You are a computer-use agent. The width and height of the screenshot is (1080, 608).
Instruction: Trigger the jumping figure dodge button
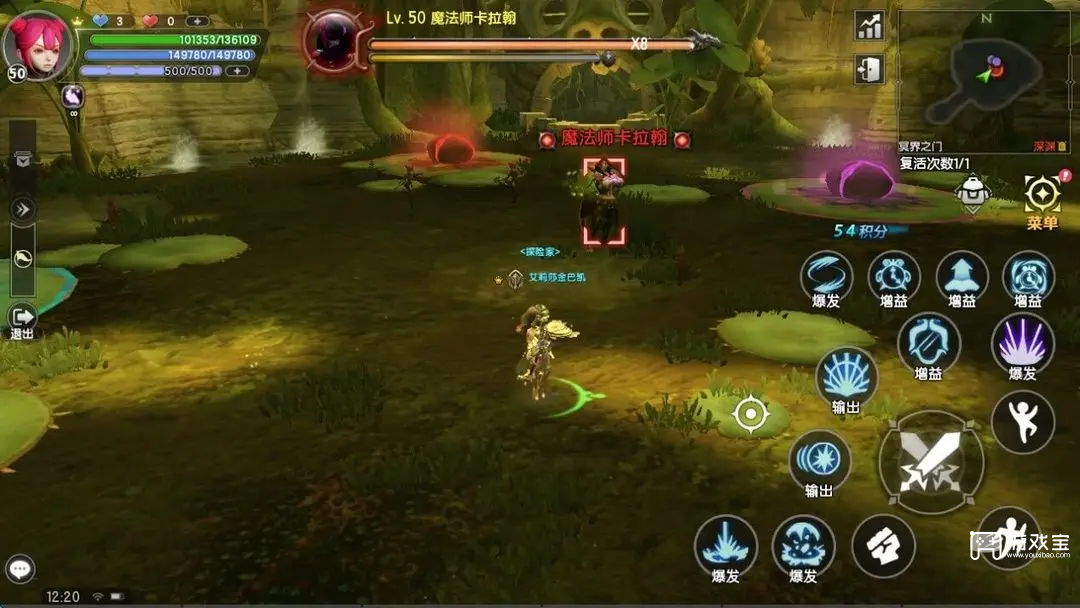tap(1022, 421)
